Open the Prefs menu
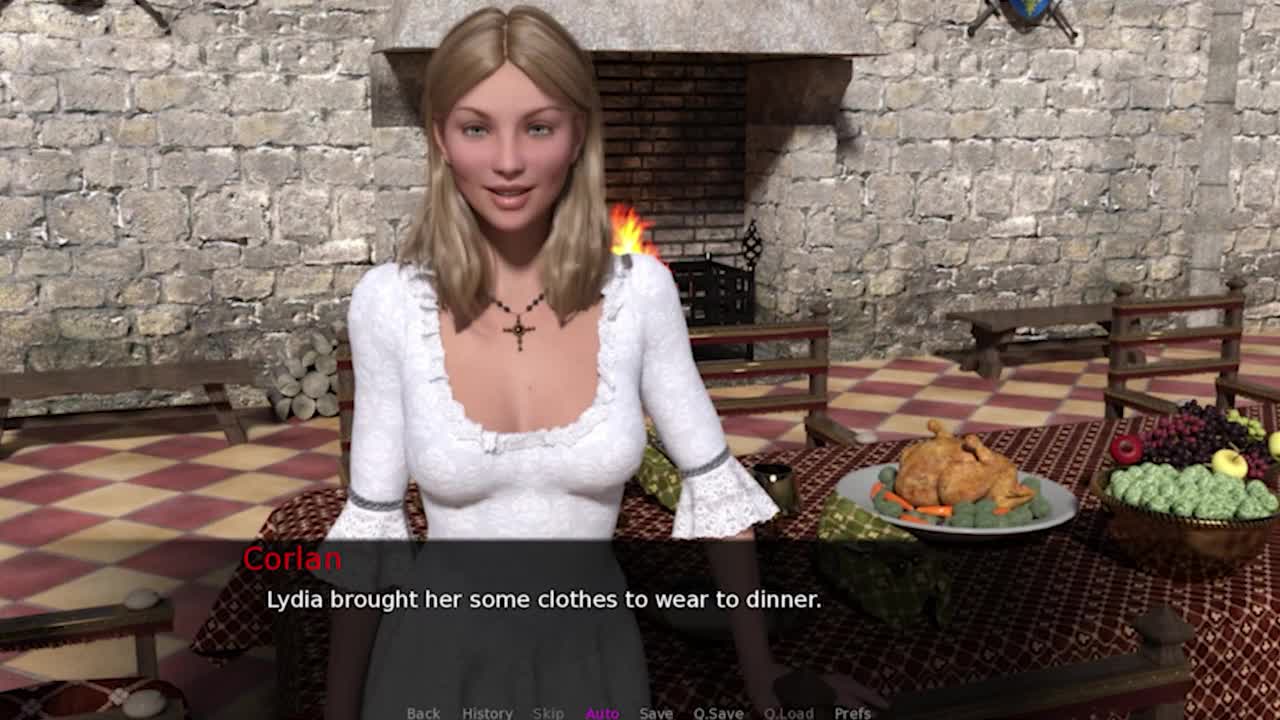The width and height of the screenshot is (1280, 720). click(852, 712)
